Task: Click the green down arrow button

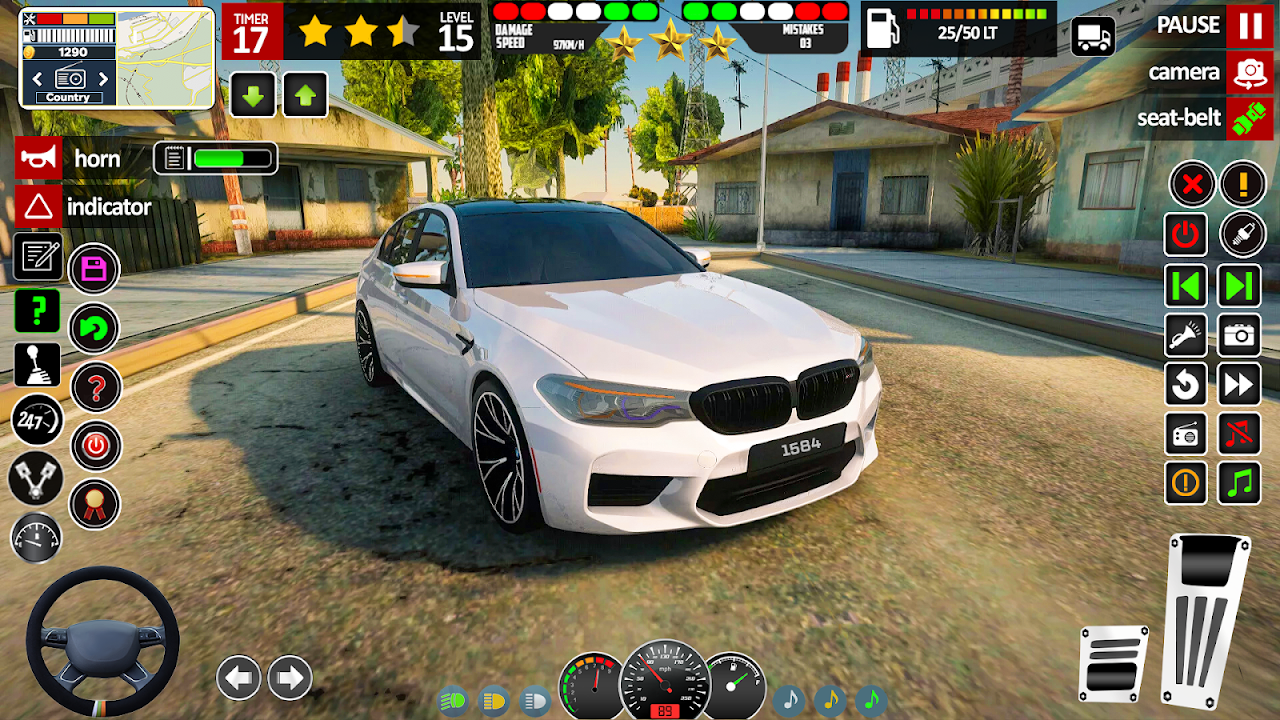Action: 253,96
